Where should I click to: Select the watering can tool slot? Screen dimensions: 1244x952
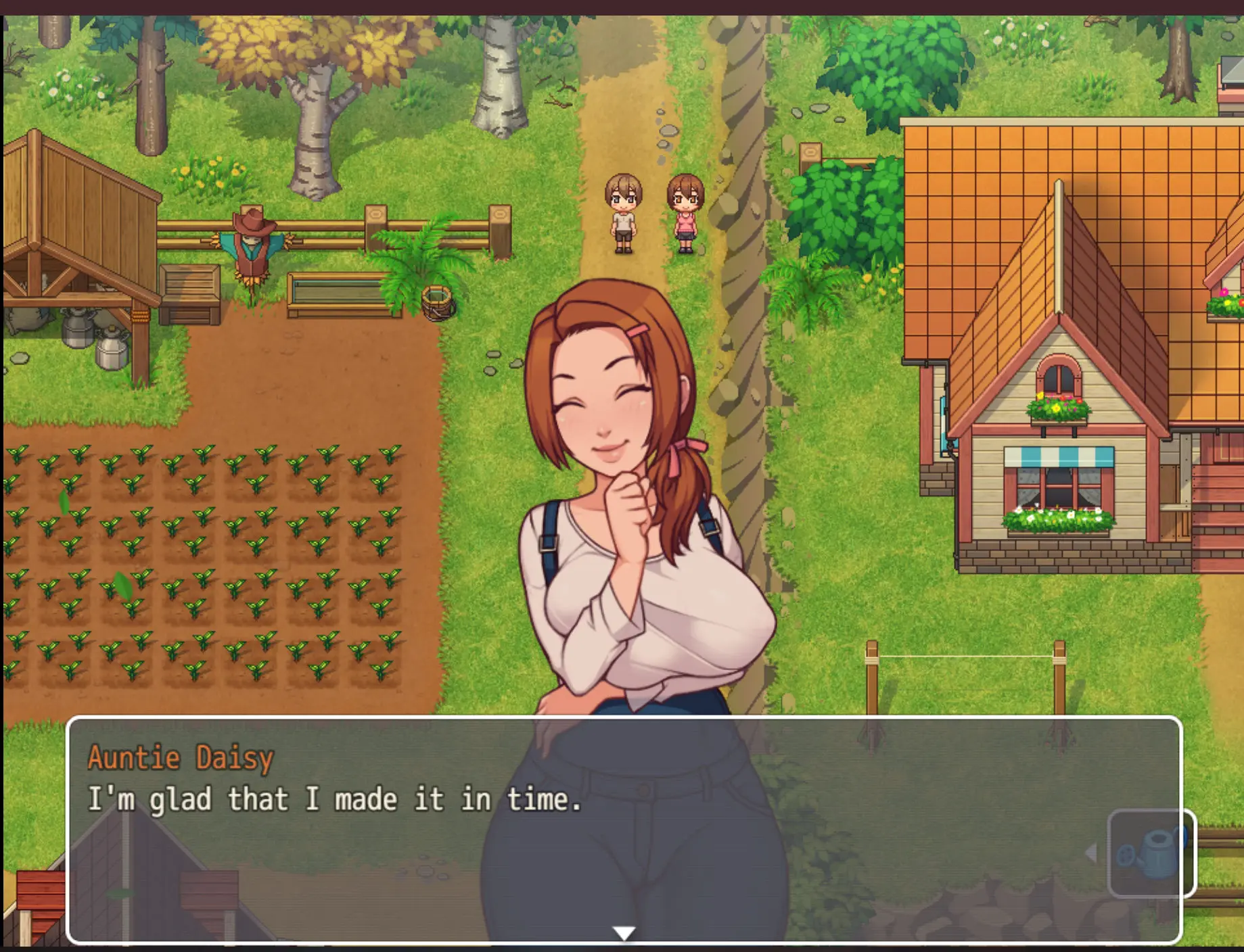(x=1151, y=853)
